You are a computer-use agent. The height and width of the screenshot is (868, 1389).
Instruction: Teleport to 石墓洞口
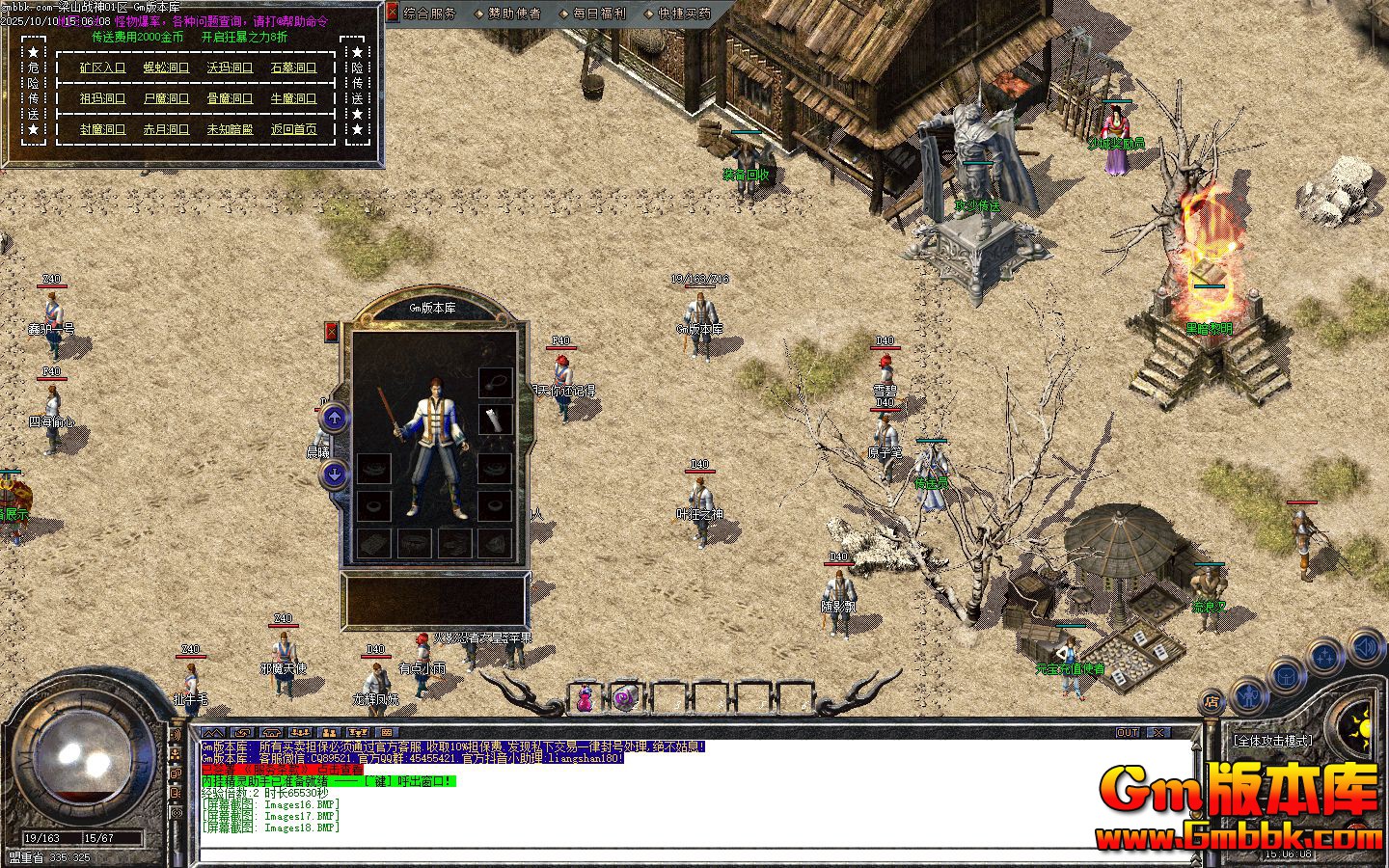293,68
